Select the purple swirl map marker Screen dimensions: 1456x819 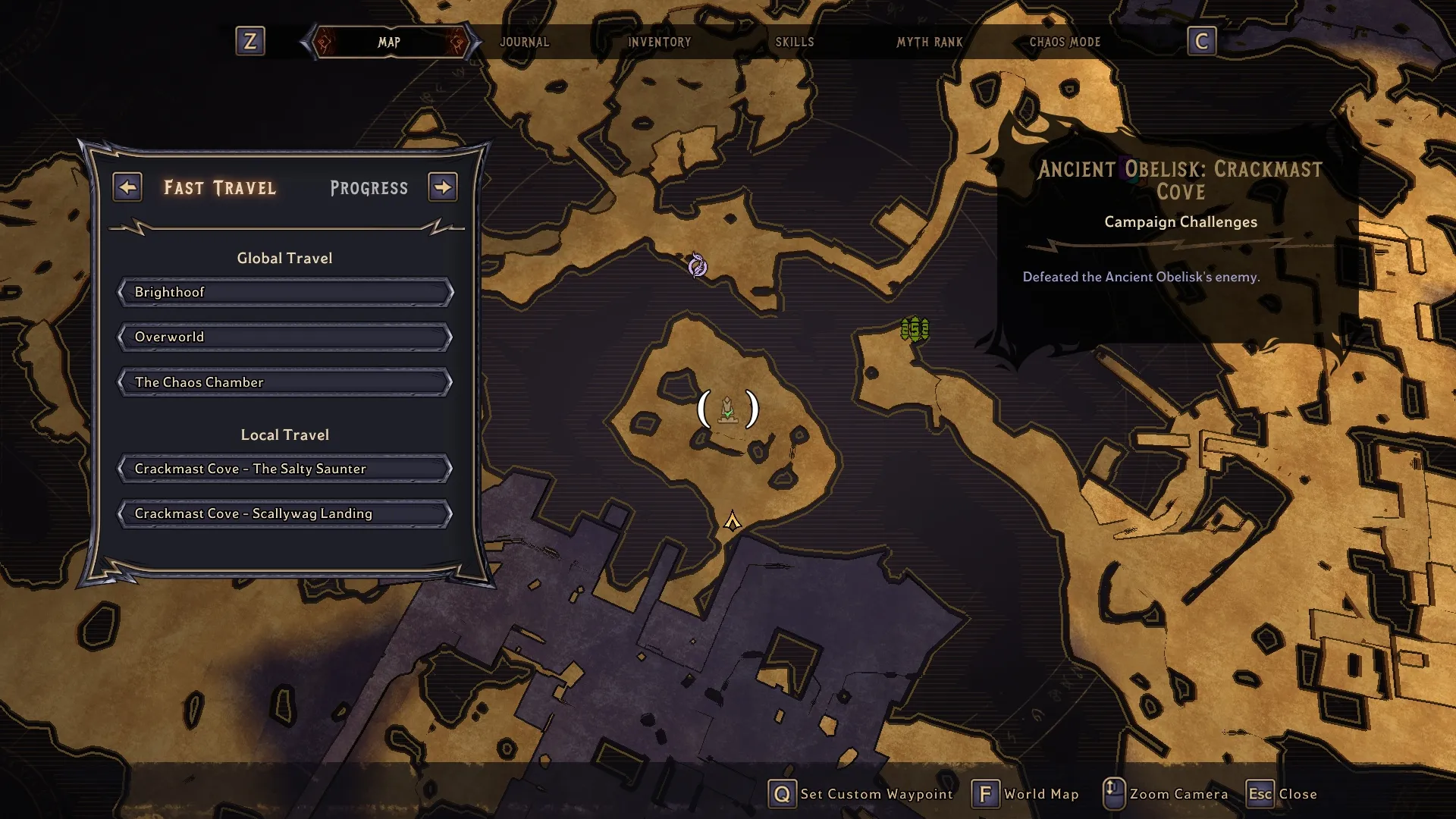coord(697,265)
